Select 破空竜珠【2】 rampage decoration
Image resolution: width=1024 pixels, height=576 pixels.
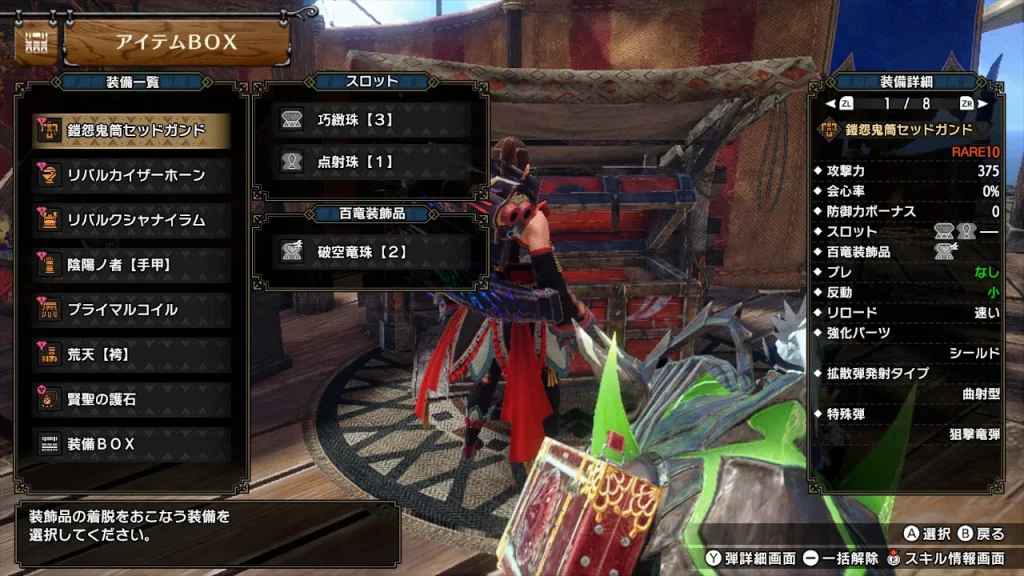(x=371, y=252)
